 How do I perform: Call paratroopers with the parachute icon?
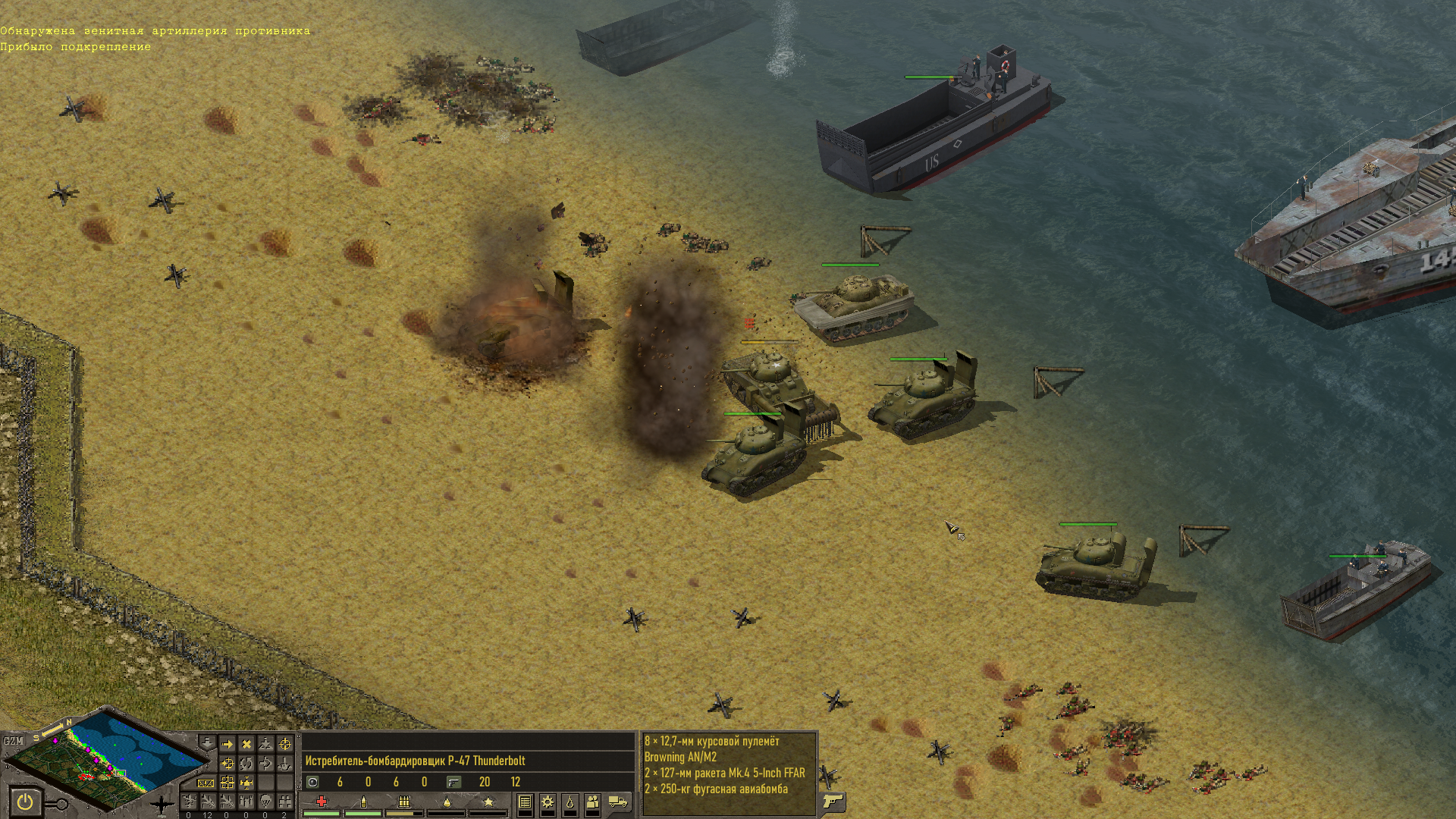click(265, 802)
